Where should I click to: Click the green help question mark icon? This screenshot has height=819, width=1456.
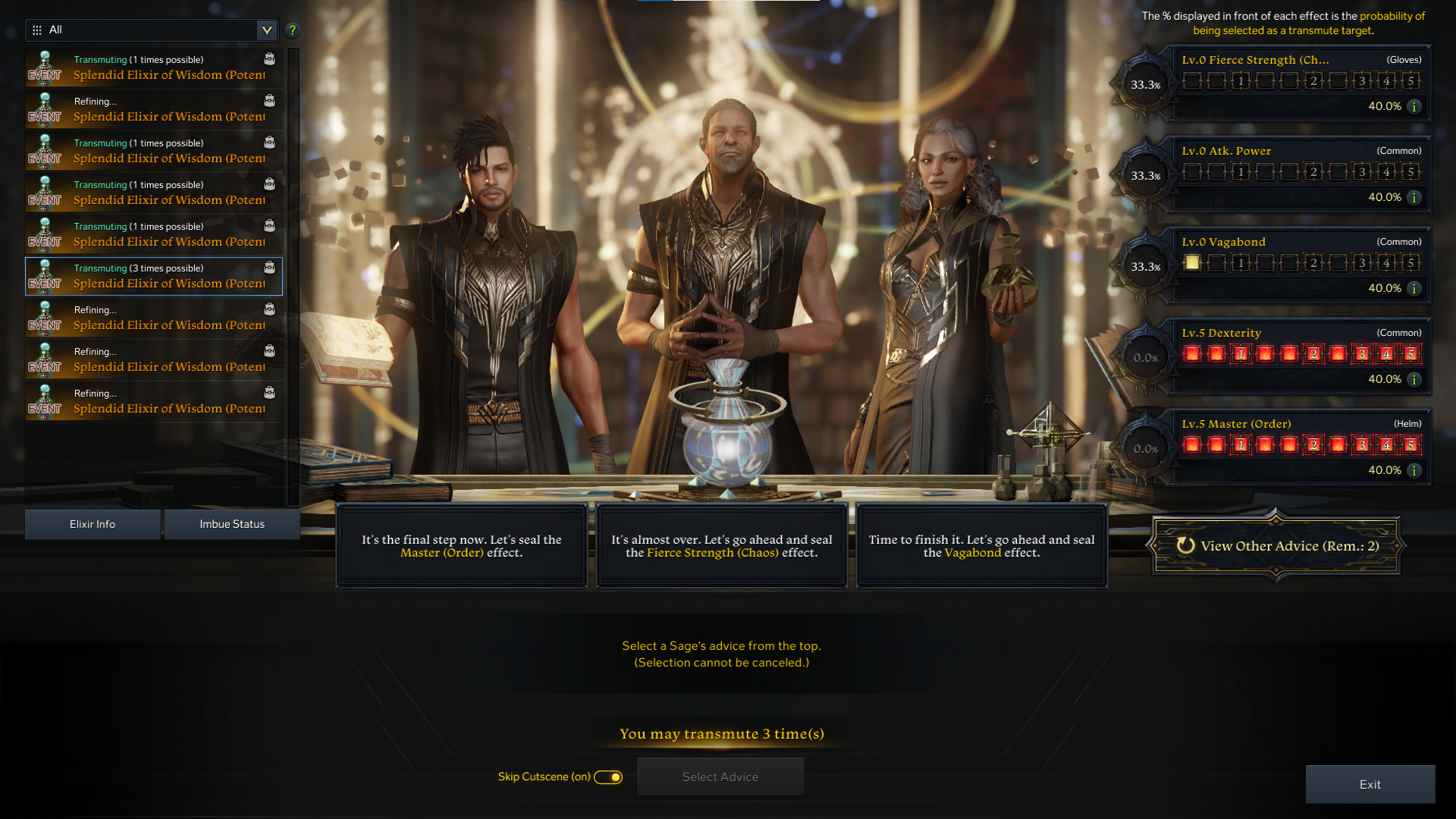click(292, 30)
